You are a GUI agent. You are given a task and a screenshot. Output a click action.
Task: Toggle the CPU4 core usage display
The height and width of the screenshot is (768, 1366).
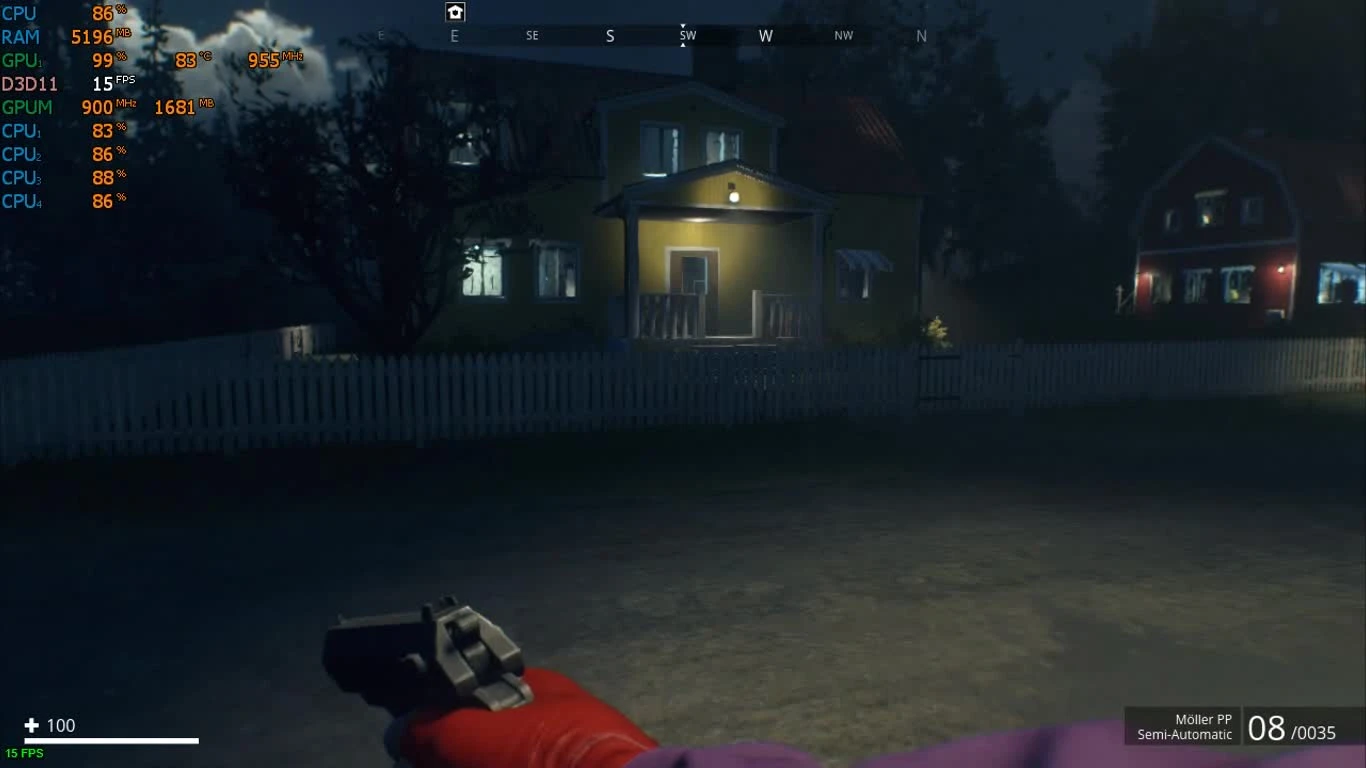click(x=65, y=200)
